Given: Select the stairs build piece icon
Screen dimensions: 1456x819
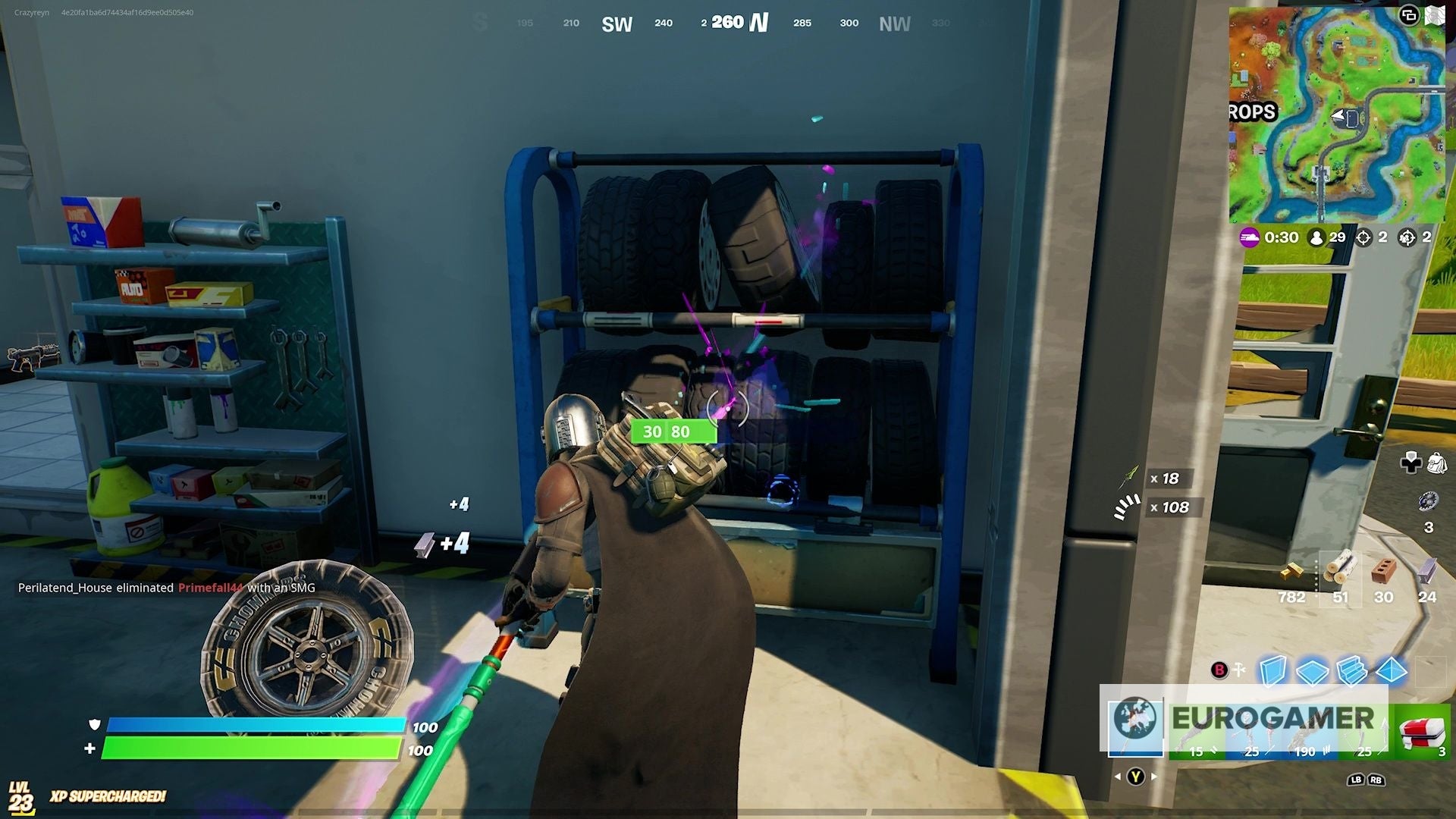Looking at the screenshot, I should click(x=1351, y=670).
